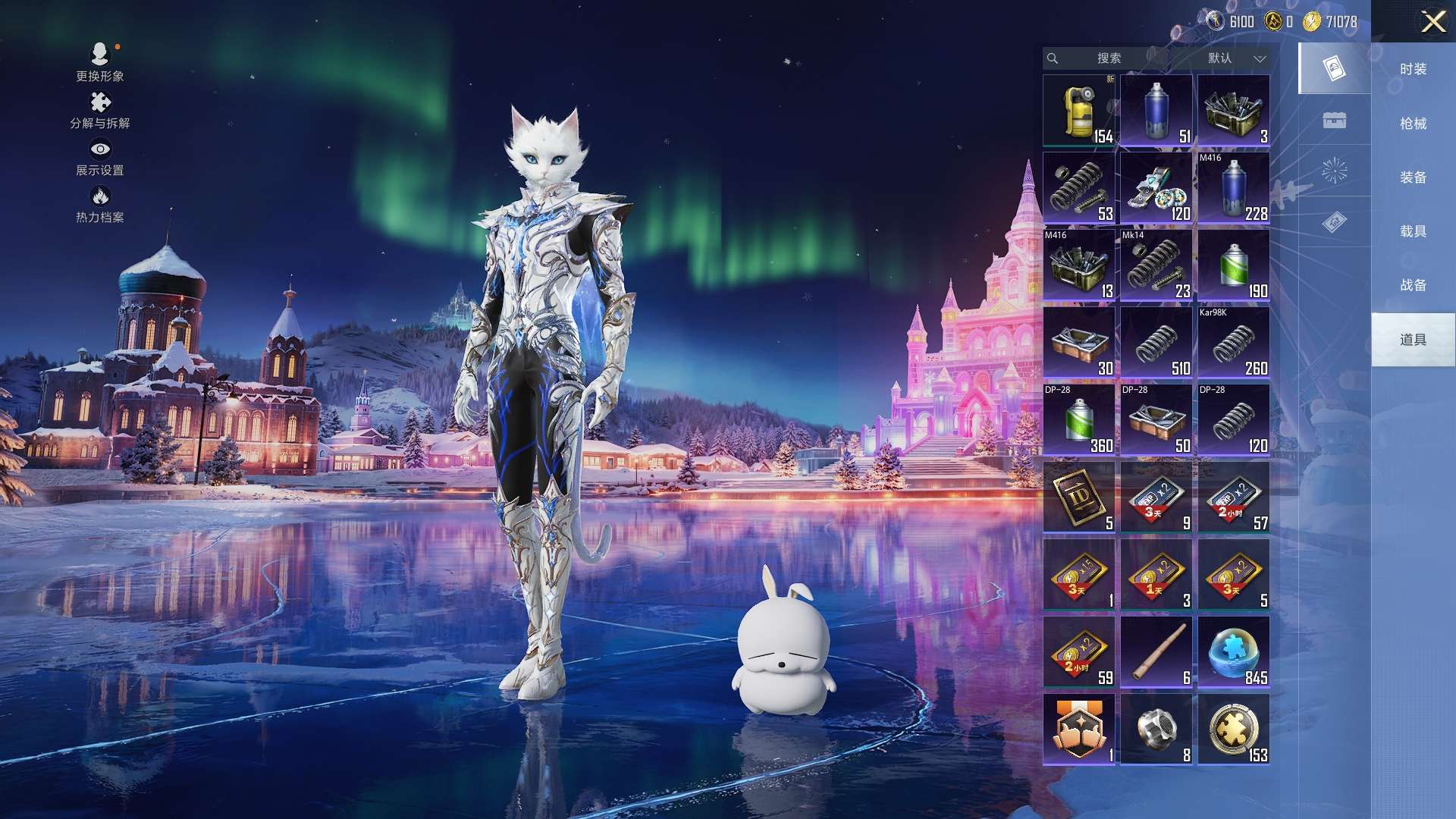Select the gold puzzle coin with 153
The height and width of the screenshot is (819, 1456).
tap(1234, 730)
